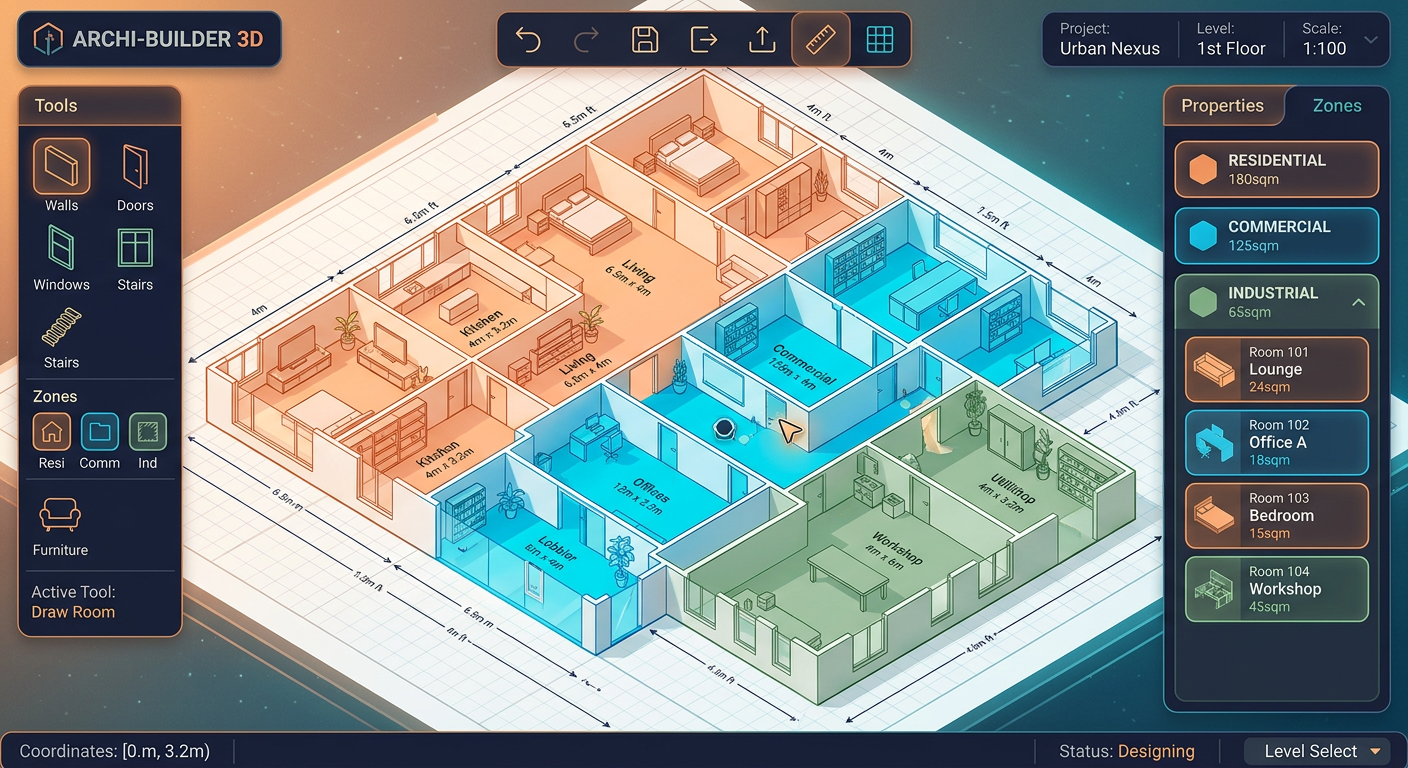Switch to the Zones tab
Image resolution: width=1408 pixels, height=768 pixels.
click(x=1337, y=105)
